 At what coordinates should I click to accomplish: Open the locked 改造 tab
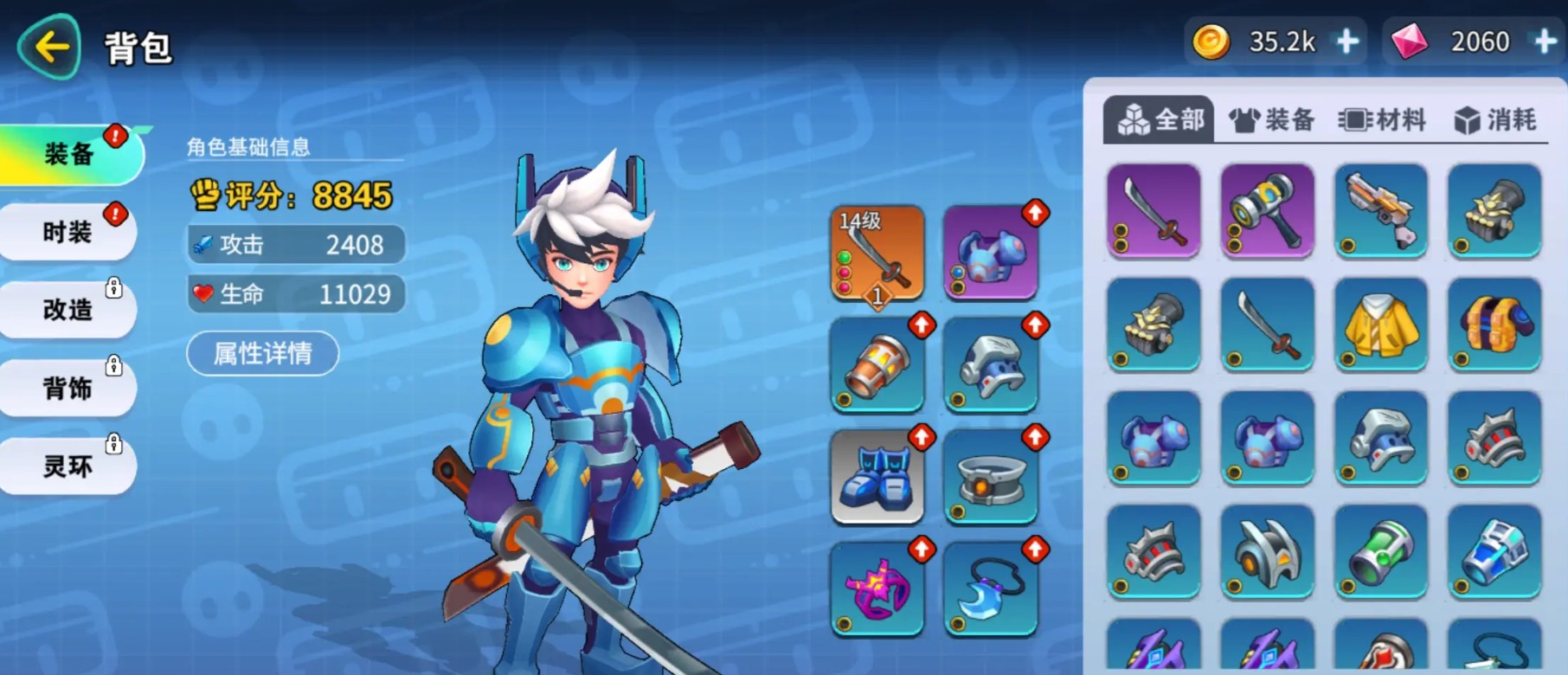point(67,310)
